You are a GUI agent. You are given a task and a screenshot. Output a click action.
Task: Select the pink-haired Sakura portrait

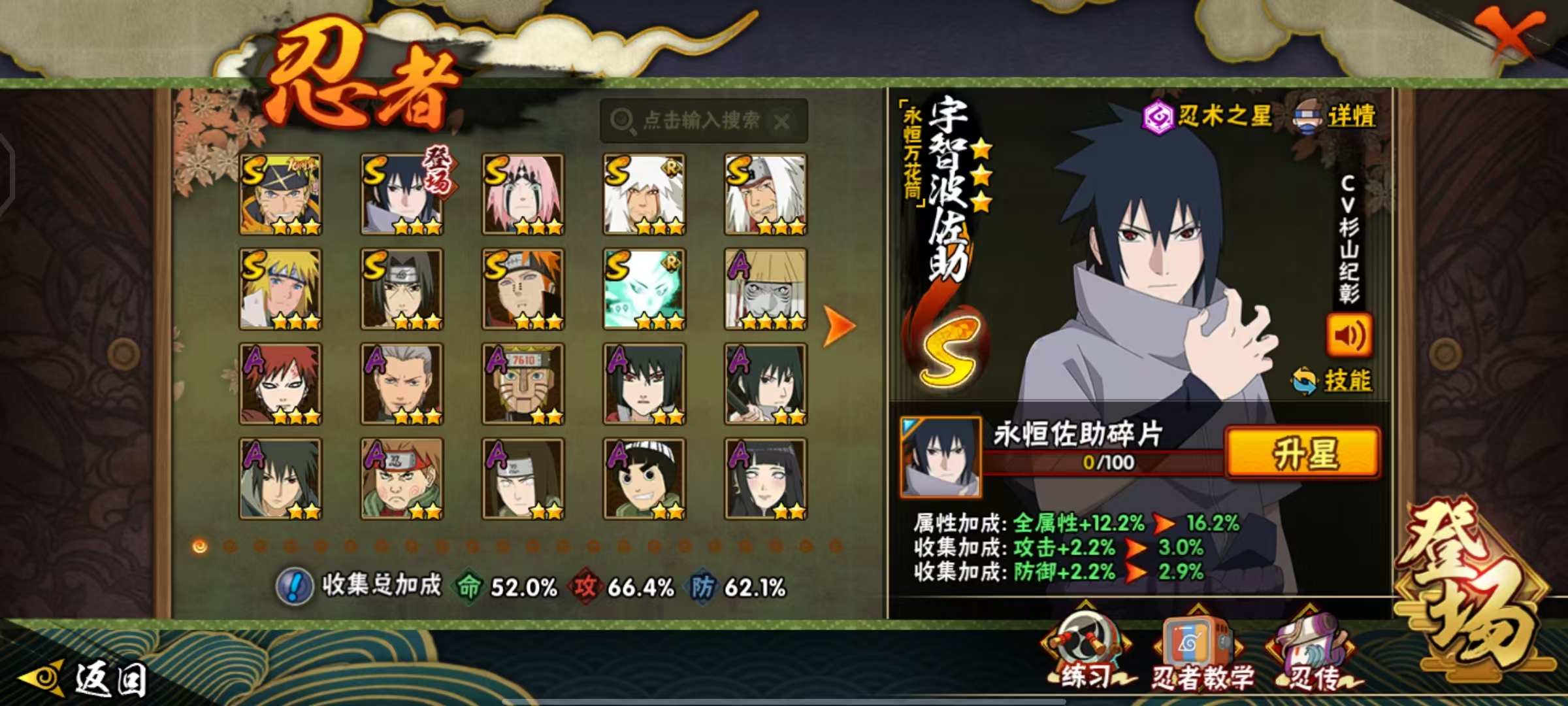523,194
